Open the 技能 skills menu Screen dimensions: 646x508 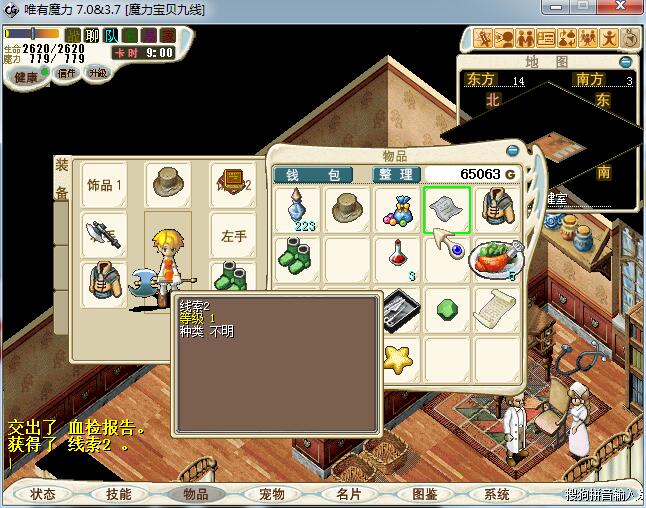119,494
